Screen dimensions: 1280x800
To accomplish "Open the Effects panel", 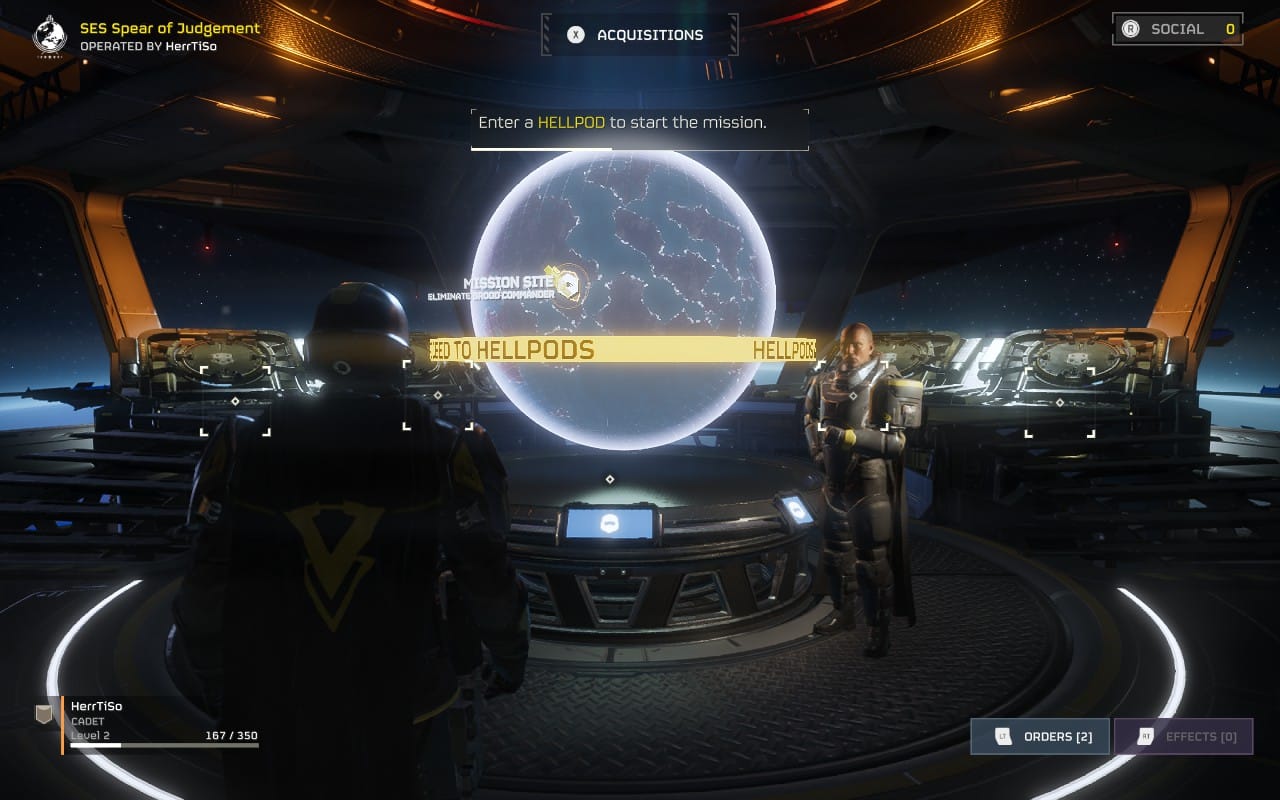I will coord(1183,737).
